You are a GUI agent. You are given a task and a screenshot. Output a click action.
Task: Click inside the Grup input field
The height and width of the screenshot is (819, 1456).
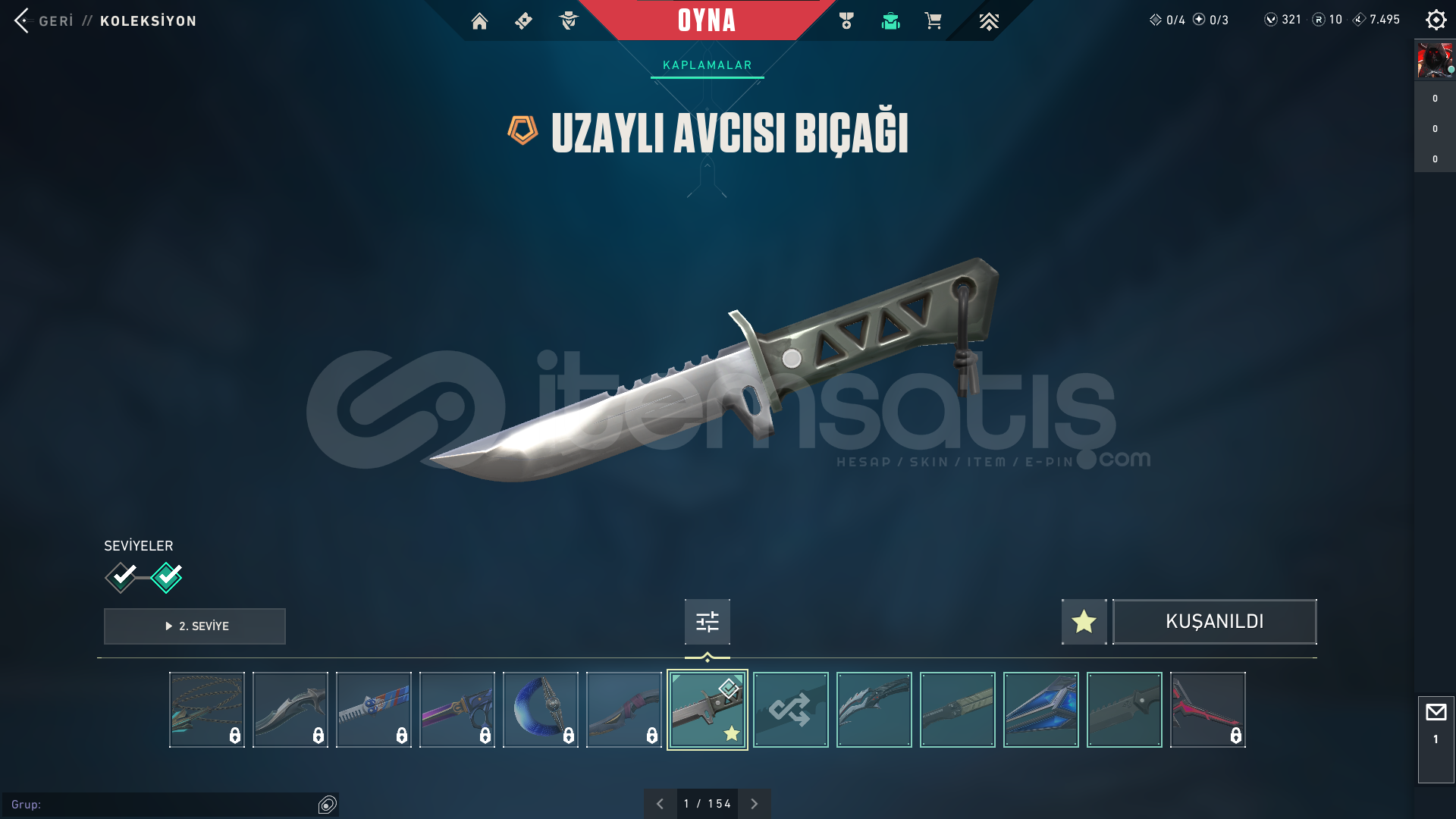pyautogui.click(x=152, y=806)
